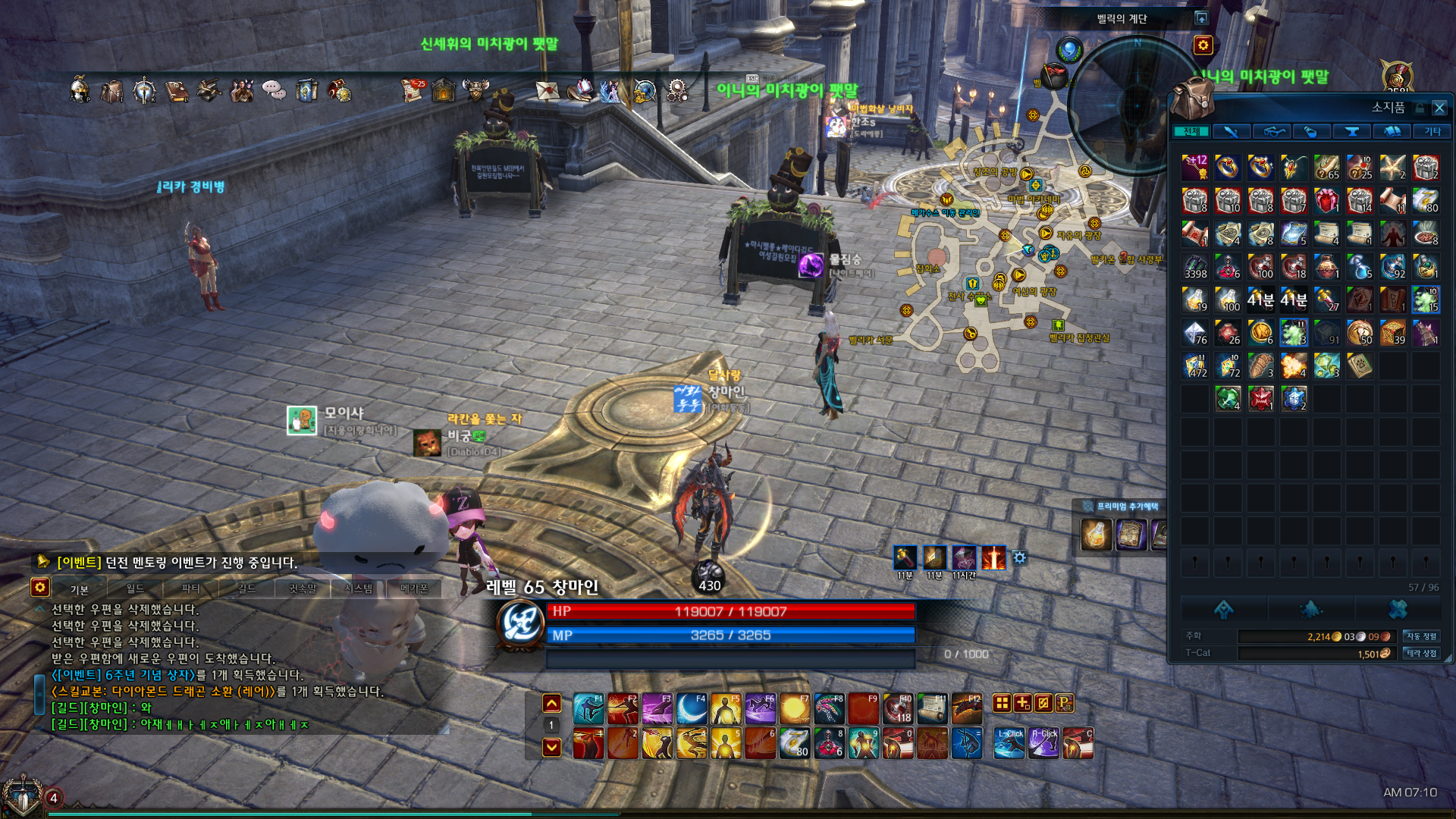Open the 테라 상점 shop button
The width and height of the screenshot is (1456, 819).
point(1420,653)
